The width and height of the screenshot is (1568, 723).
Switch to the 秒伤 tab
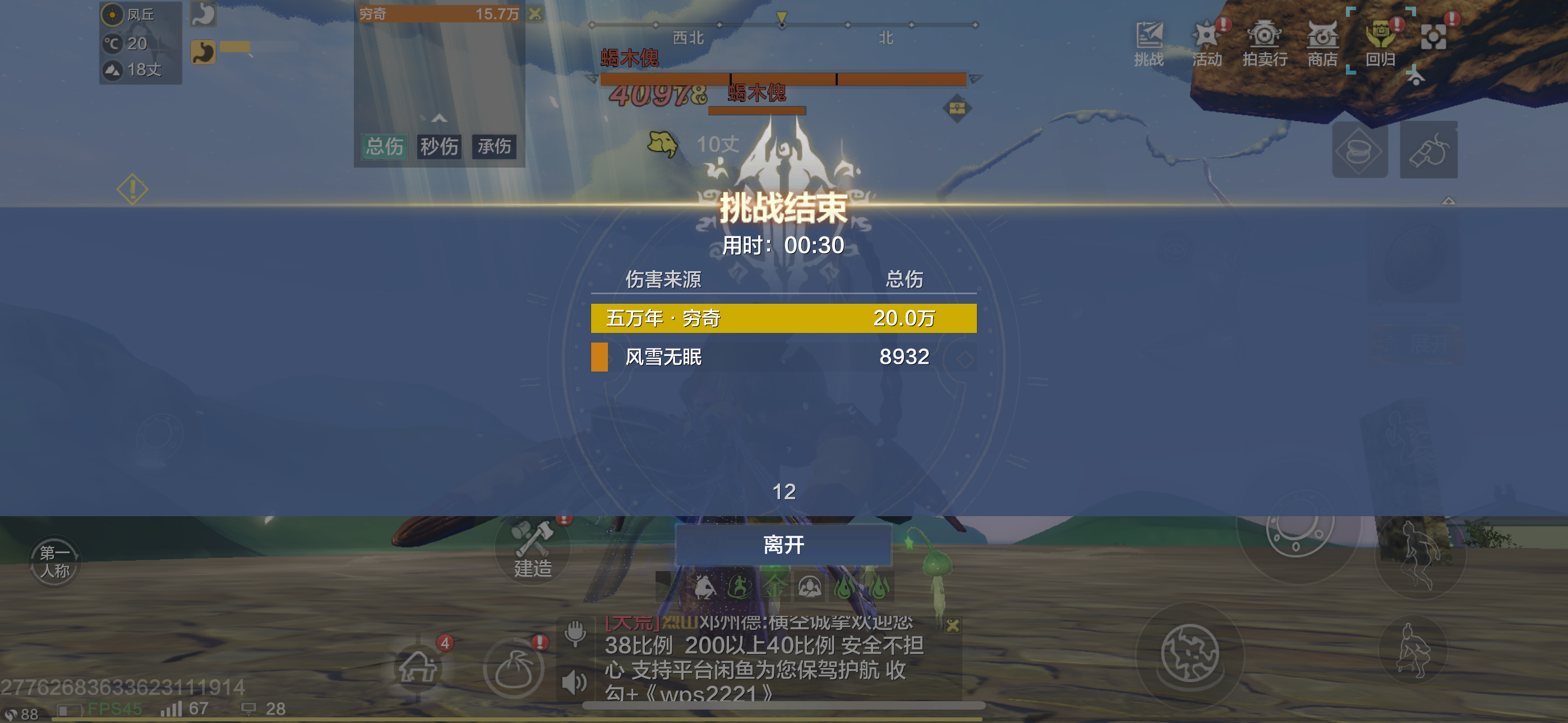[440, 147]
